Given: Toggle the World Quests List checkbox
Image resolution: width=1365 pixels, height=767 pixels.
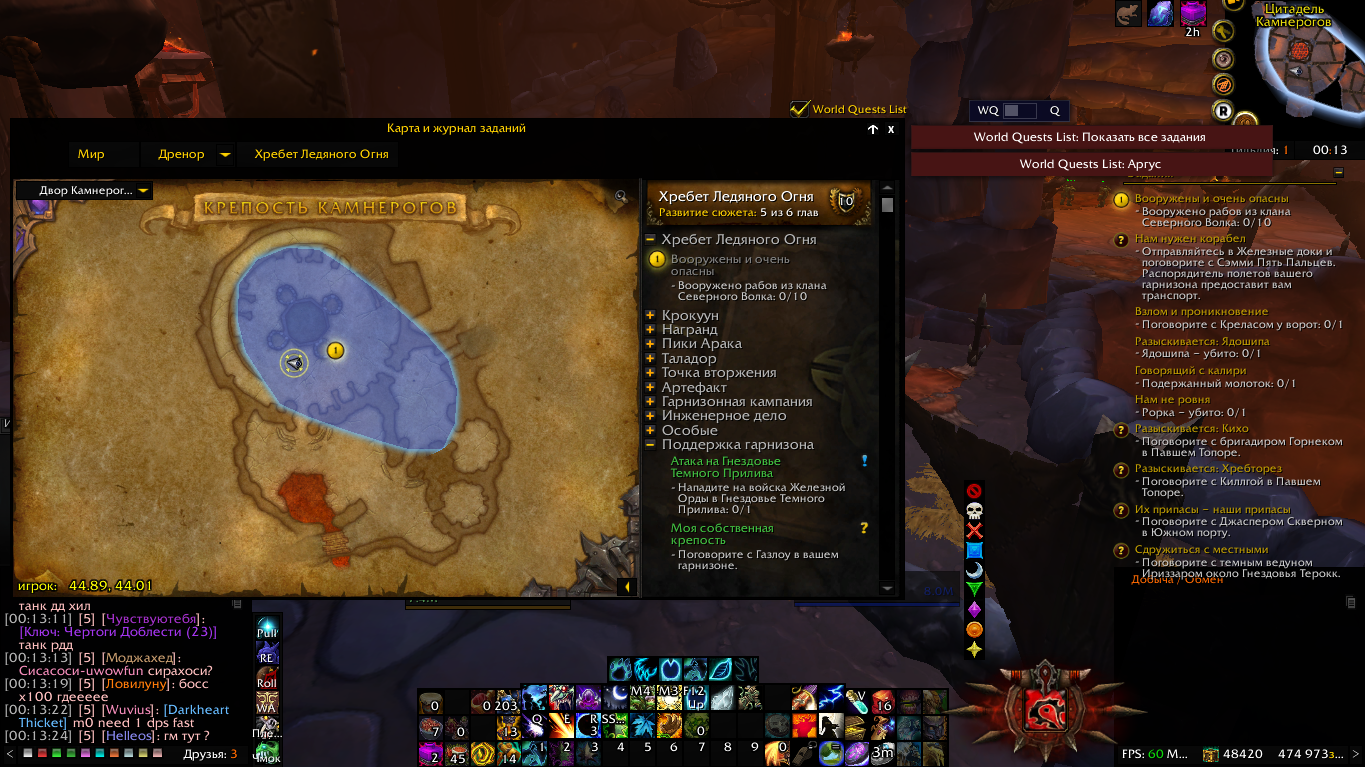Looking at the screenshot, I should (800, 109).
